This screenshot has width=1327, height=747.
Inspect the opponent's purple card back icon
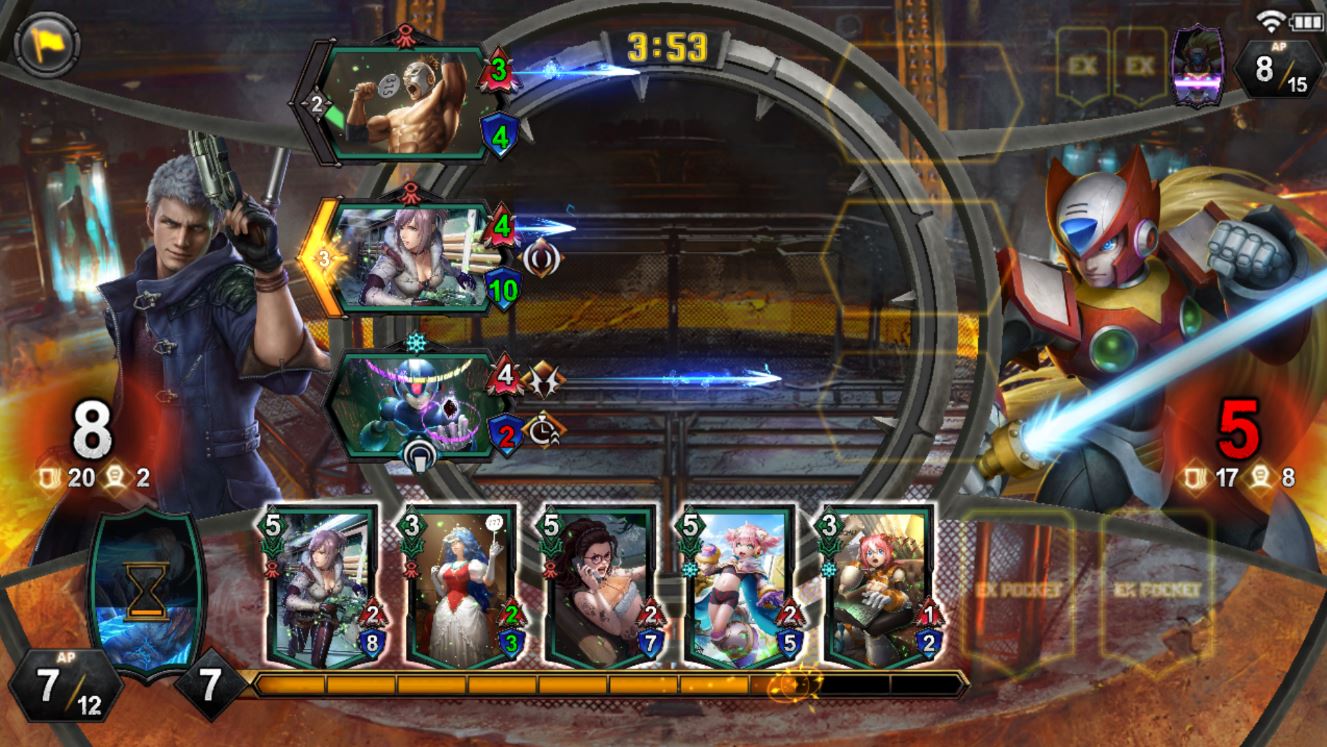click(x=1197, y=66)
